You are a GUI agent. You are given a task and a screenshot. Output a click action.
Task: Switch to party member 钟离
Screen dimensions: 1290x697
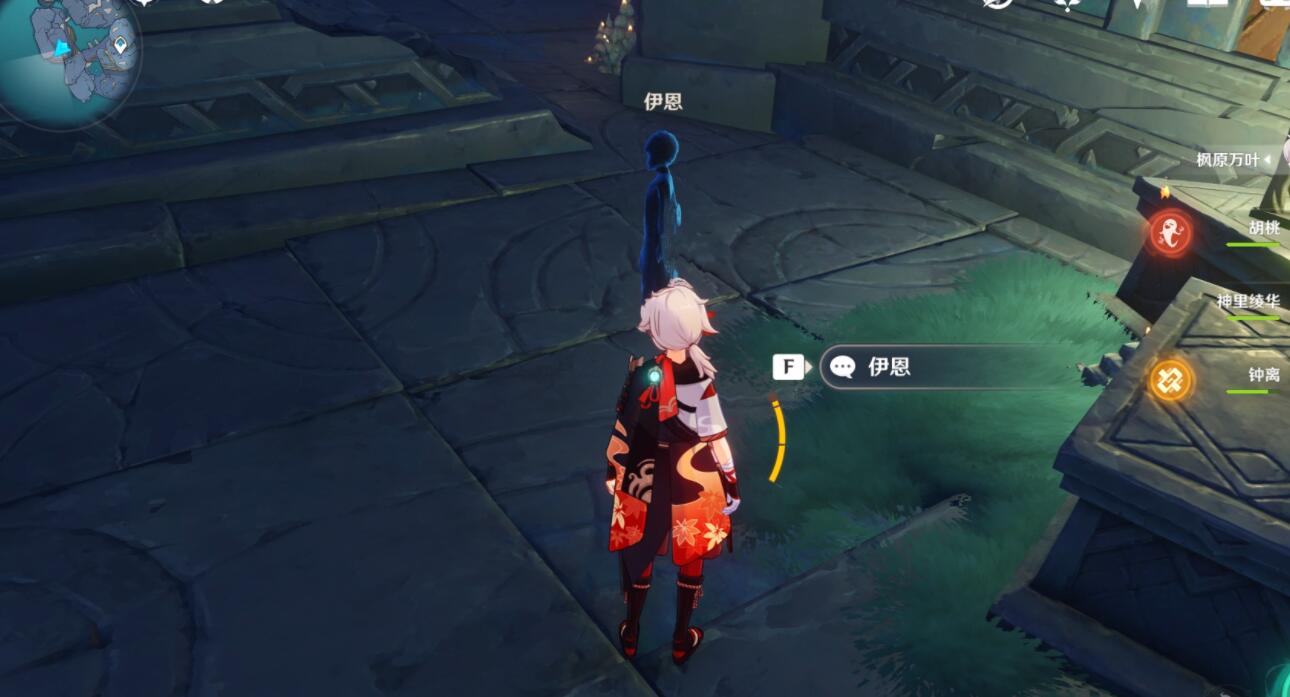pyautogui.click(x=1263, y=375)
